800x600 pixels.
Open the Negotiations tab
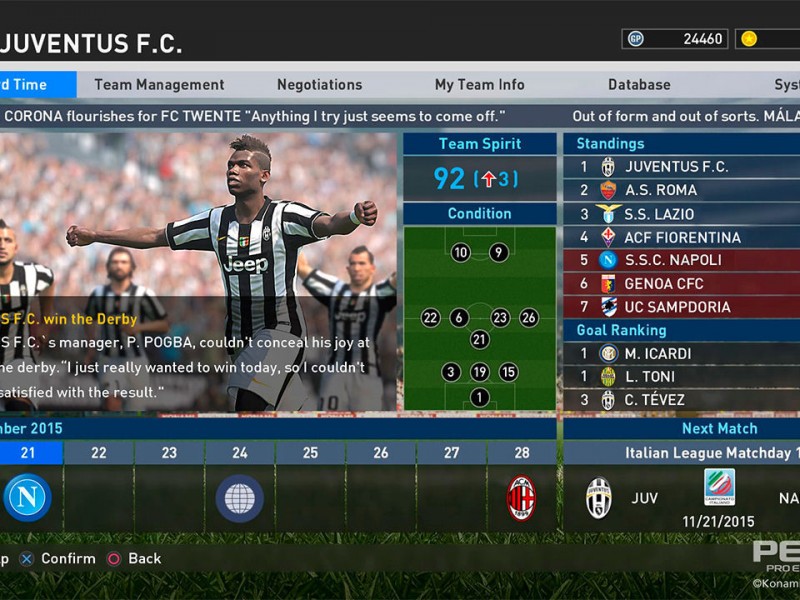tap(319, 85)
